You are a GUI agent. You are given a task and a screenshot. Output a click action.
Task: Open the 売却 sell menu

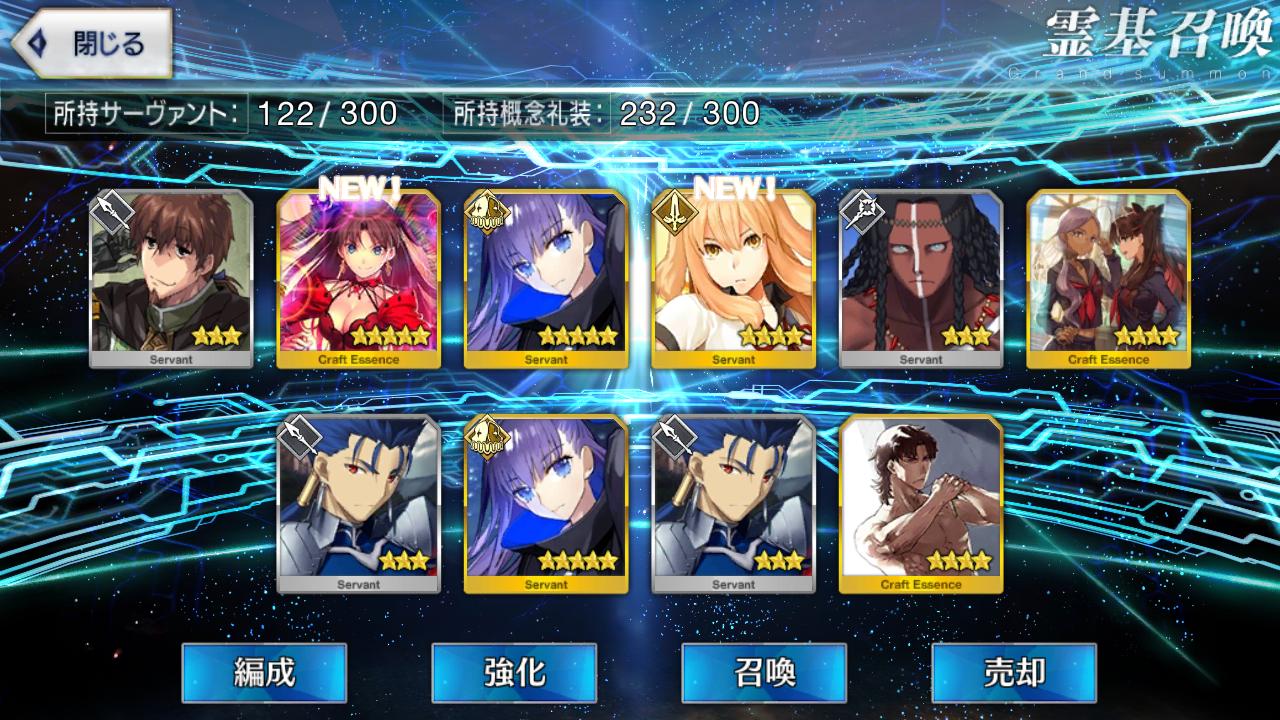(1014, 672)
